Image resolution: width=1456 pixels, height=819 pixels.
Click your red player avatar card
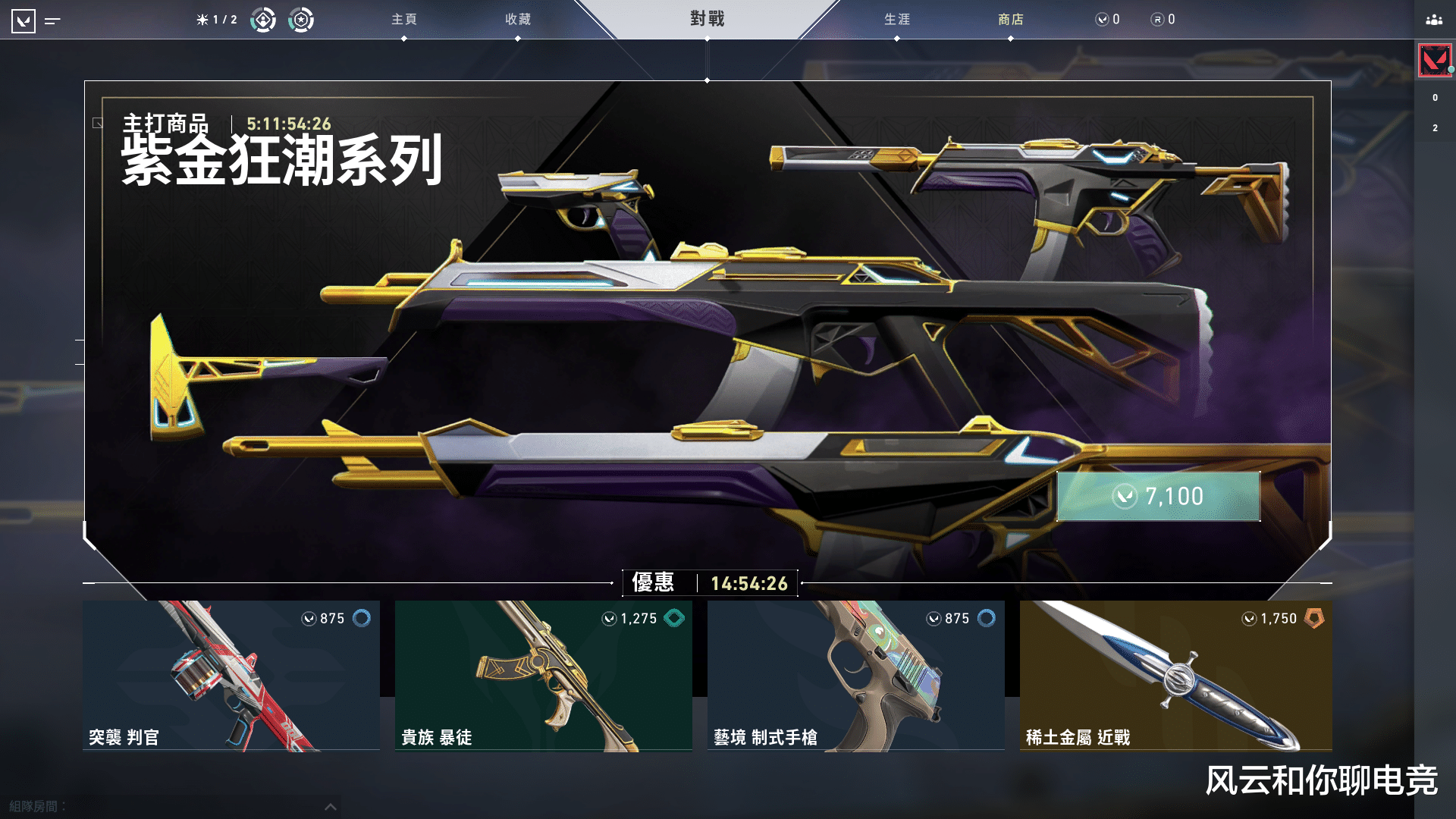pyautogui.click(x=1433, y=60)
